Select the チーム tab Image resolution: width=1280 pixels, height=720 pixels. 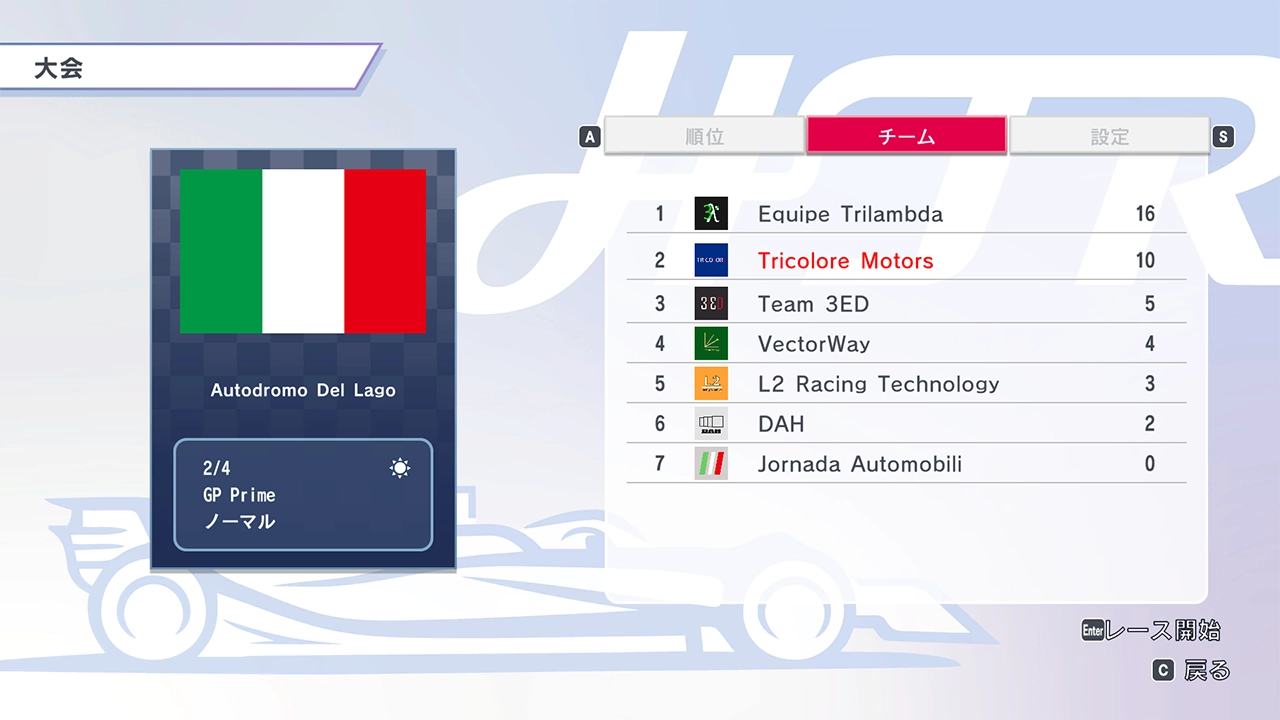tap(906, 136)
